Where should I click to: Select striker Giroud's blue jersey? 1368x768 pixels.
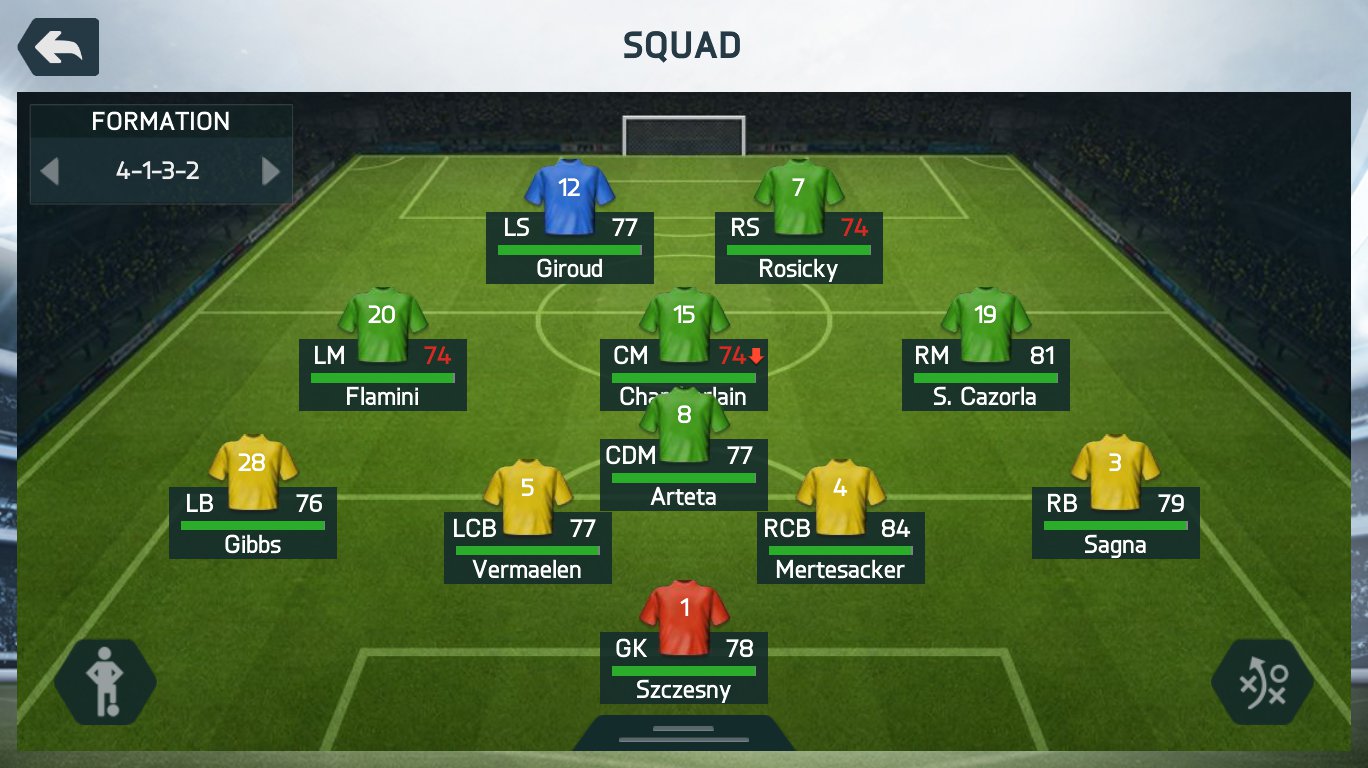pos(569,196)
